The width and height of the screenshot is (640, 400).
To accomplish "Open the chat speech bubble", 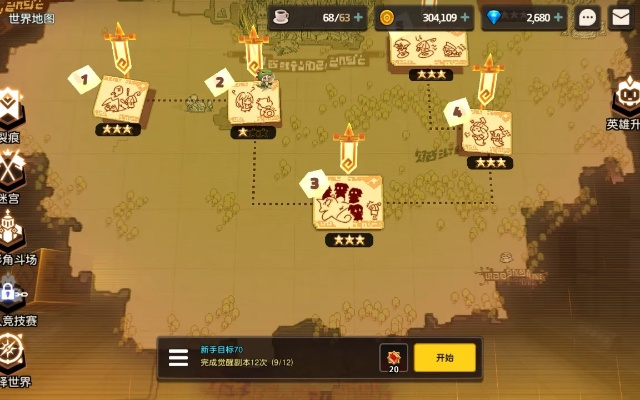I will [x=588, y=17].
